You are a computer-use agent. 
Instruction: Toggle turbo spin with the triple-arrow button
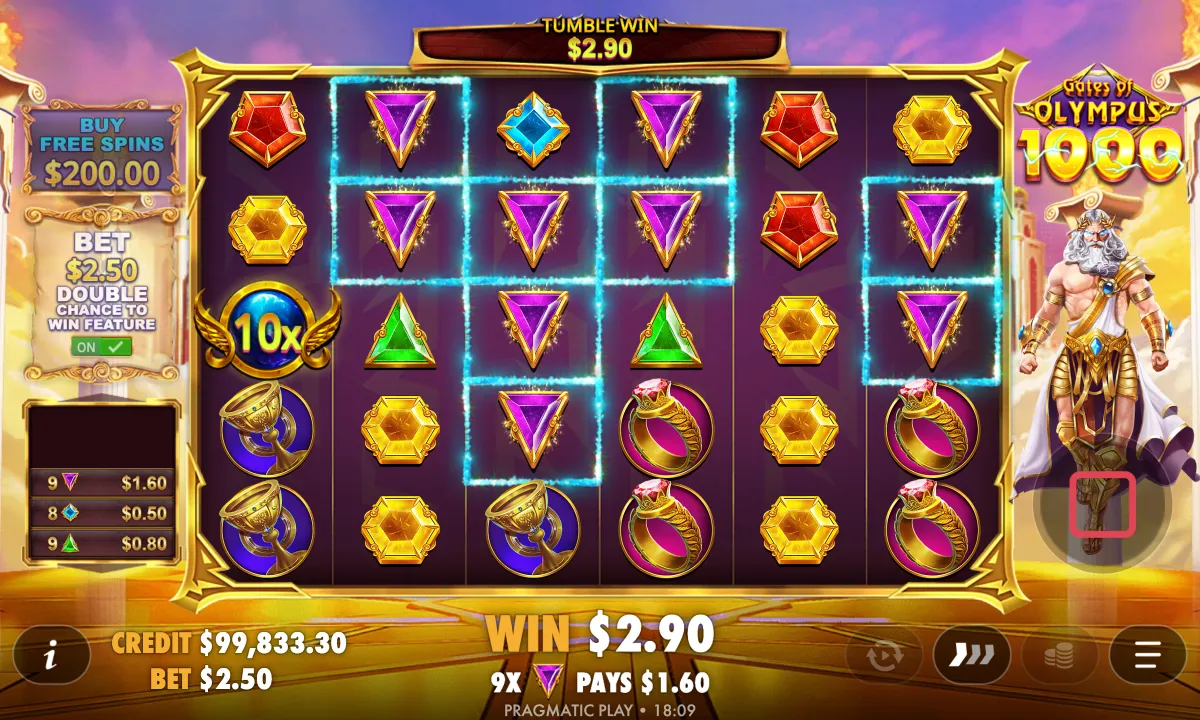point(971,656)
